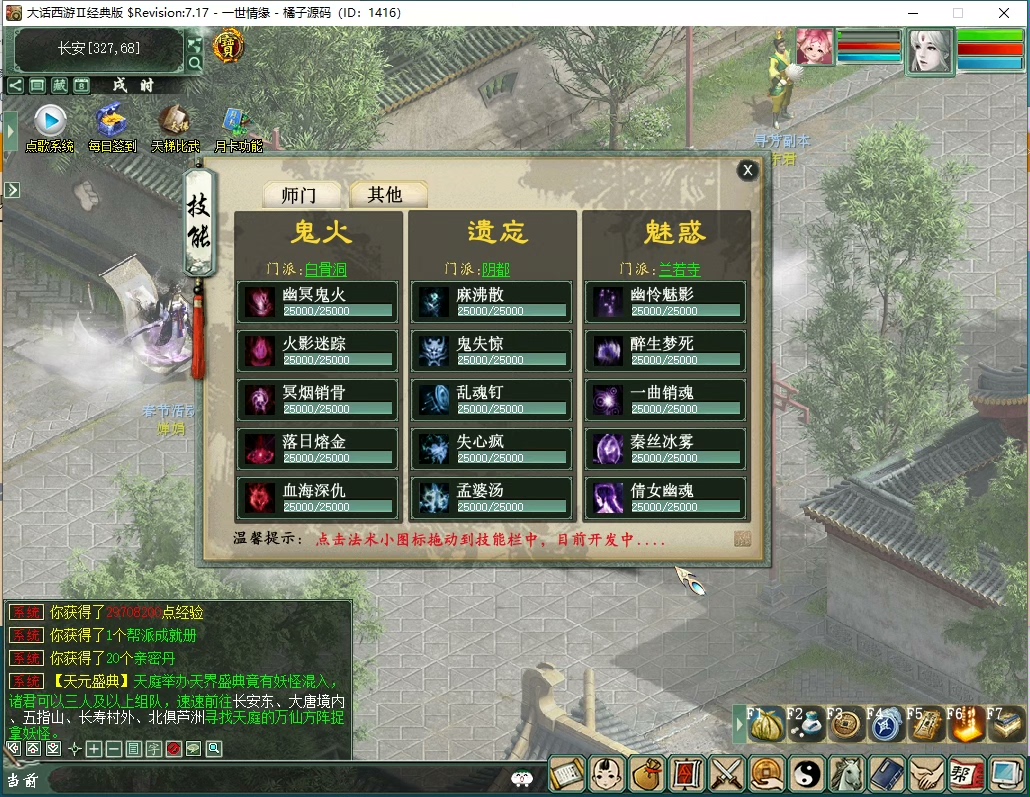Open the 点歌系统 song request icon

pyautogui.click(x=49, y=124)
